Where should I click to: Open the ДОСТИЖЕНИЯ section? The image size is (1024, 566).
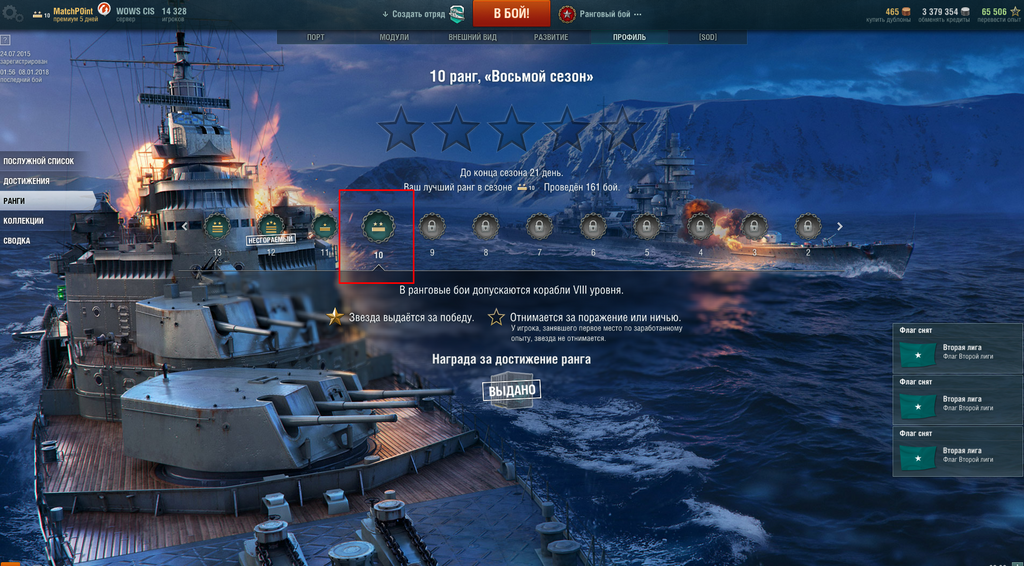point(26,181)
